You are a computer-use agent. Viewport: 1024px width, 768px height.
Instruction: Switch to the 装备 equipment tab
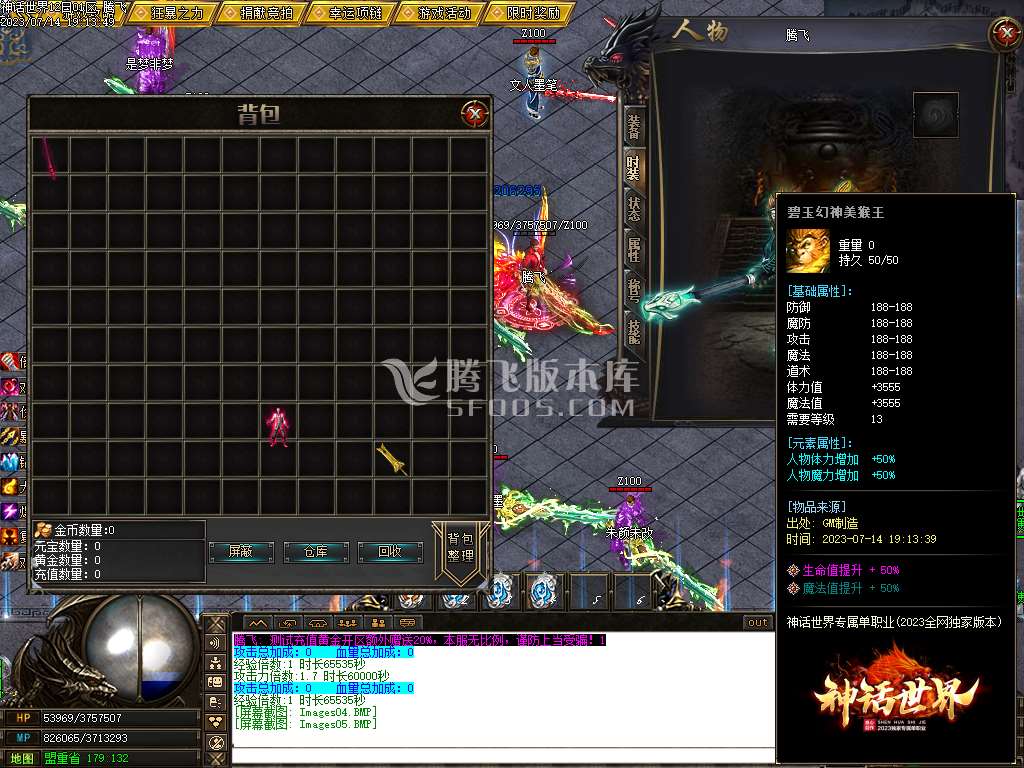pyautogui.click(x=634, y=127)
